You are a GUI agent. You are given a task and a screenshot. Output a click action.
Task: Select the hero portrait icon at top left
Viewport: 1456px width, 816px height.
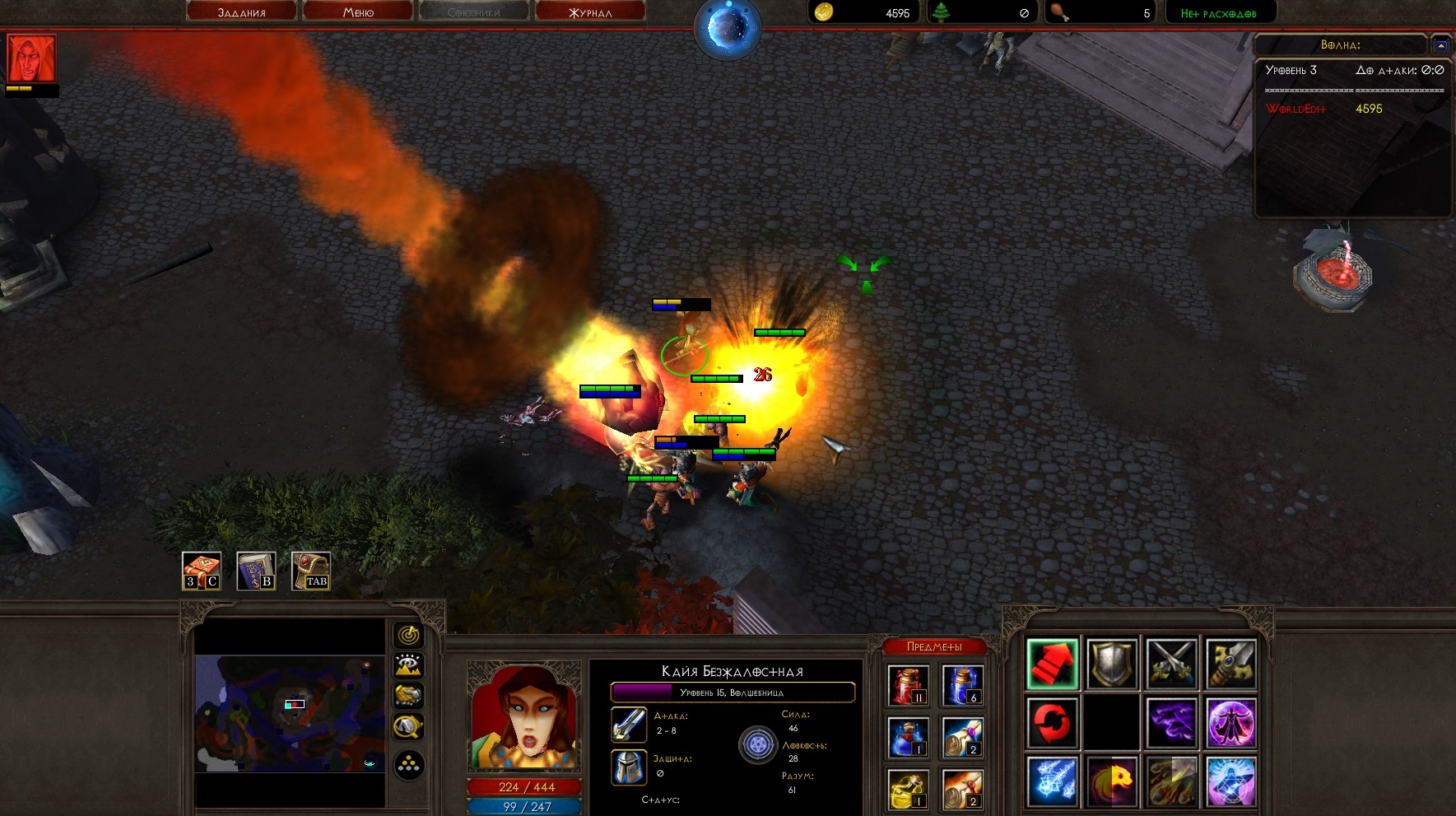point(31,58)
